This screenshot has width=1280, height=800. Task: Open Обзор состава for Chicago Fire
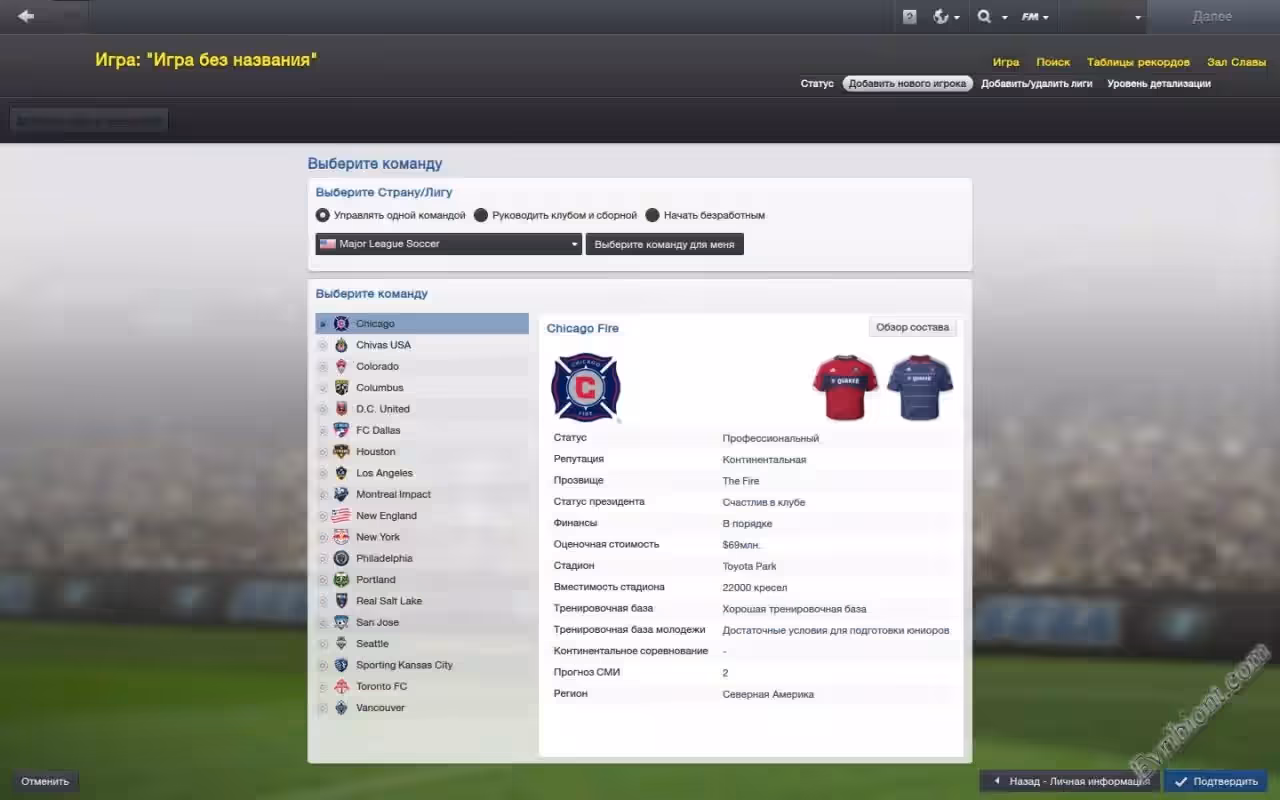coord(912,327)
